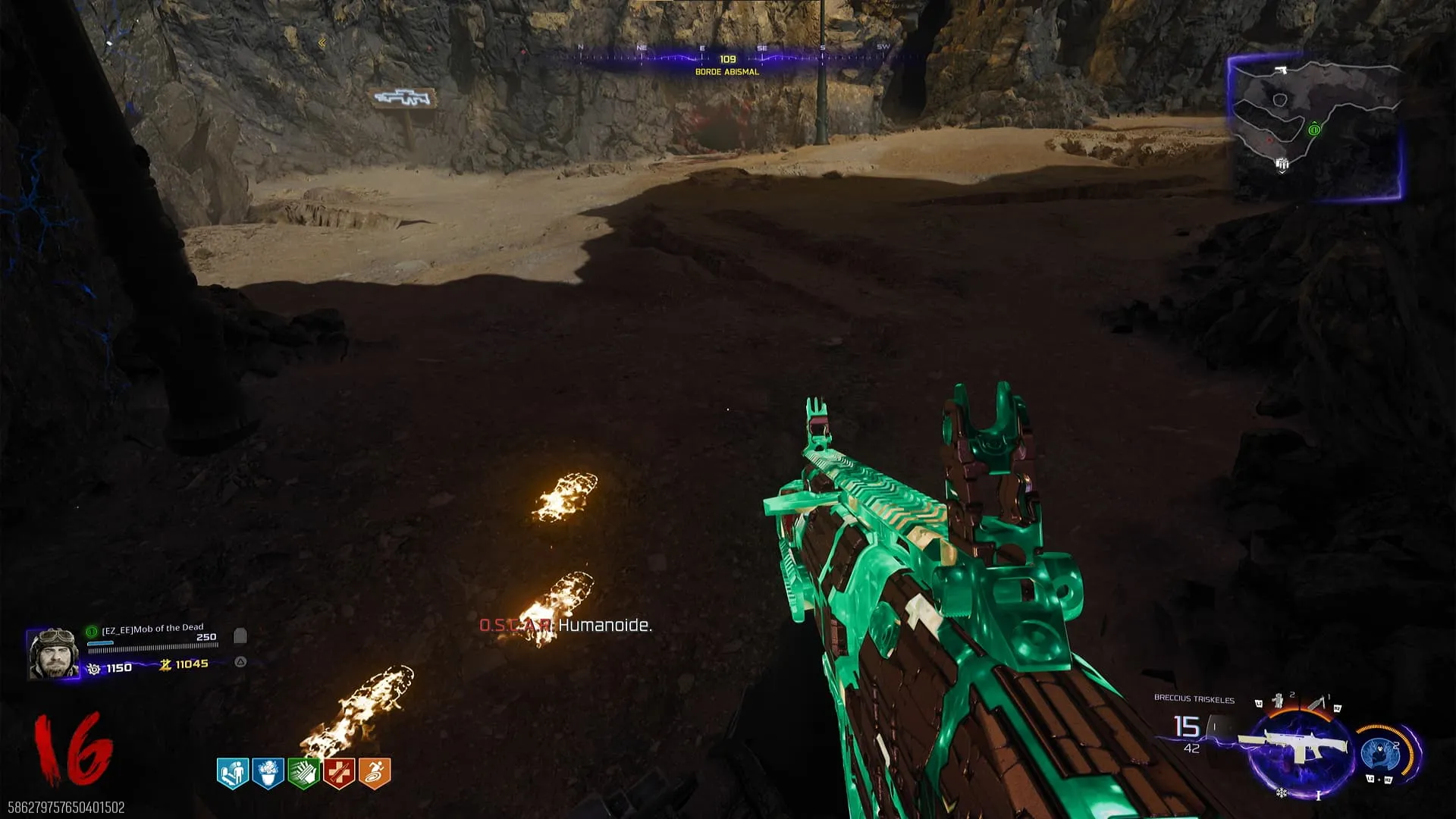This screenshot has height=819, width=1456.
Task: Use the lethal knife equipment icon
Action: [x=1318, y=703]
